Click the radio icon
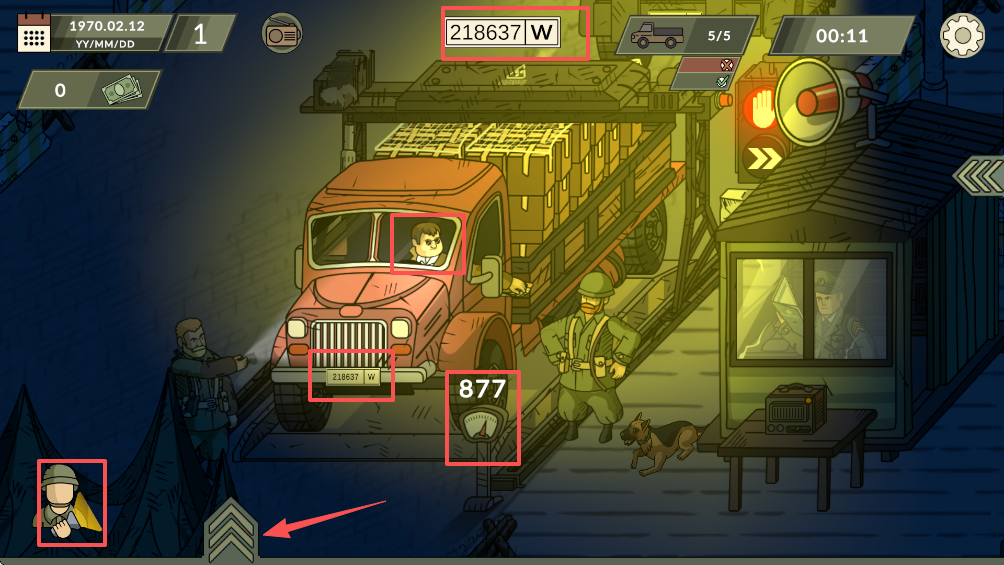The height and width of the screenshot is (565, 1004). pos(282,34)
